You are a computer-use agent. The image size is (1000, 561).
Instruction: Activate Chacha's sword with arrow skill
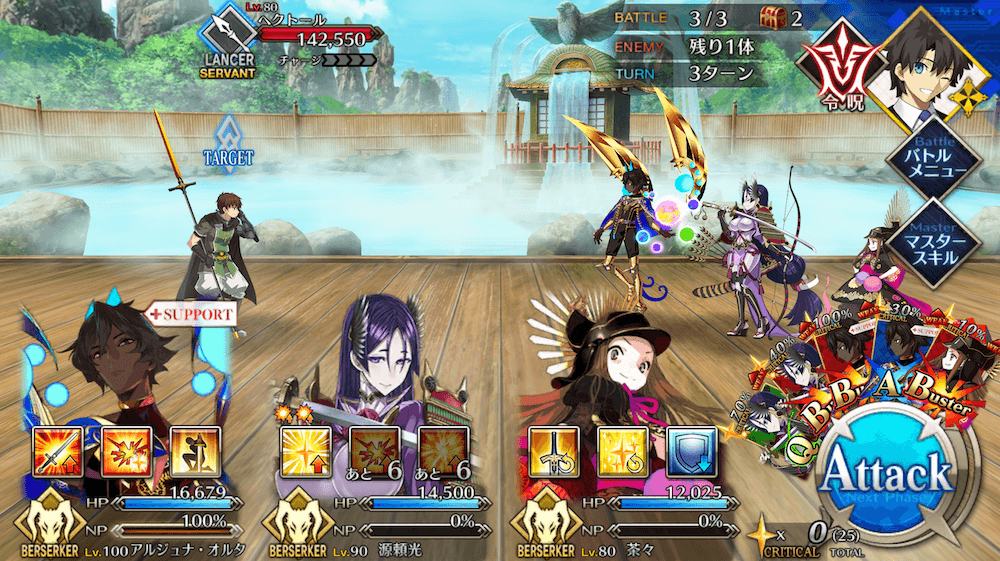click(x=548, y=450)
